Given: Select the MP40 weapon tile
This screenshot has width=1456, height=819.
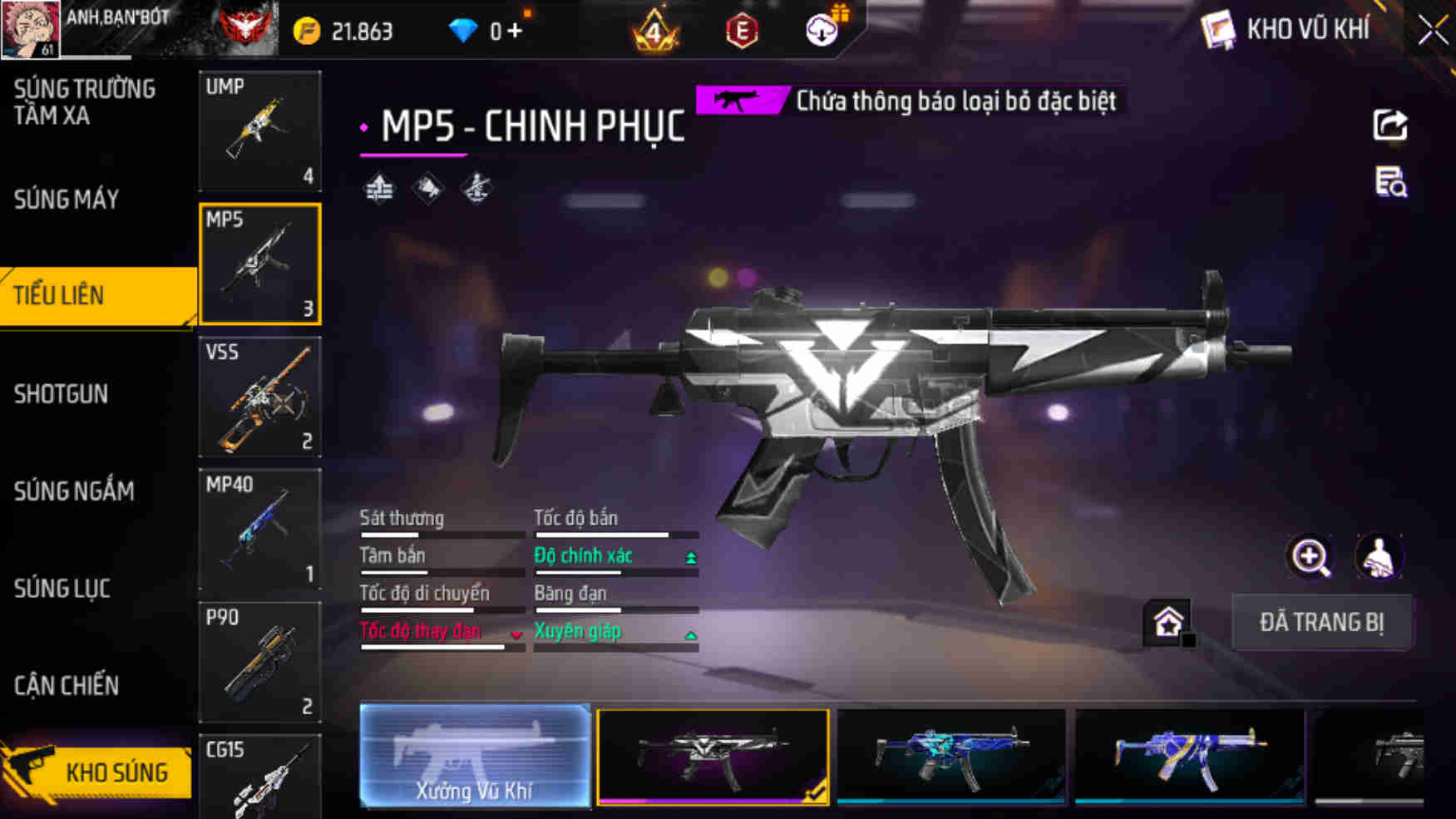Looking at the screenshot, I should 259,530.
